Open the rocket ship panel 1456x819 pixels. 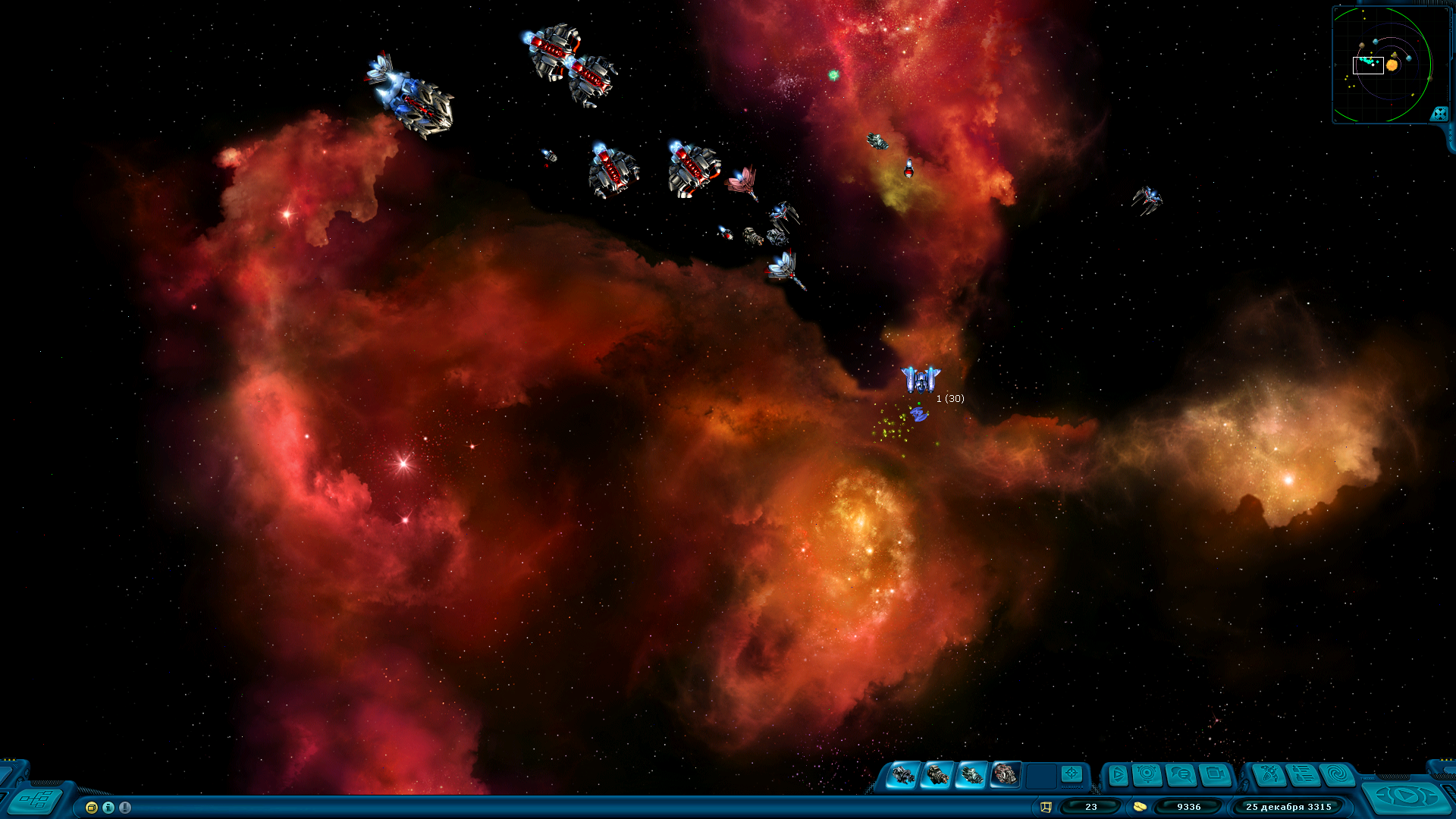1269,775
